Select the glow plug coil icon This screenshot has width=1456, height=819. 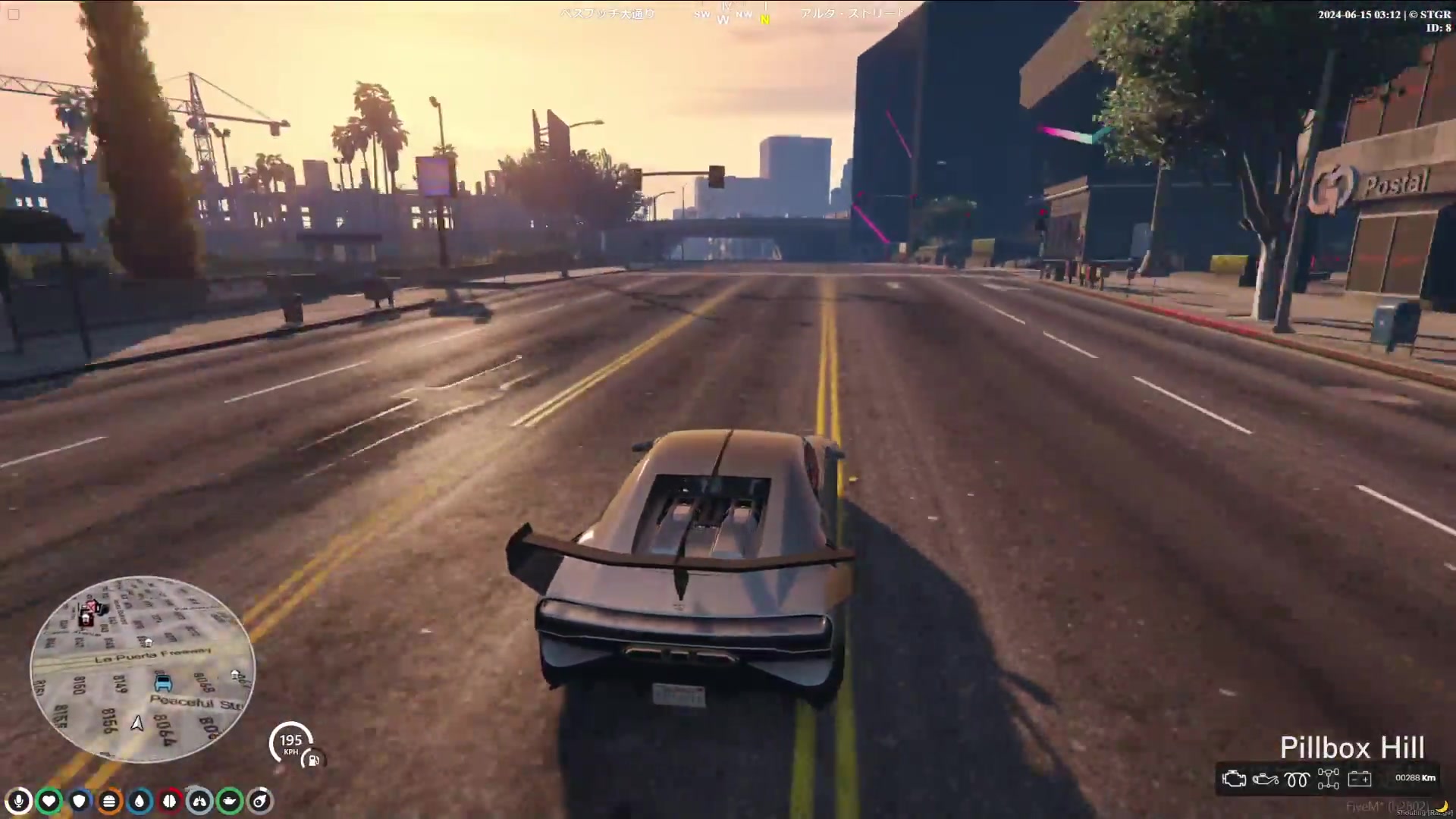1297,779
